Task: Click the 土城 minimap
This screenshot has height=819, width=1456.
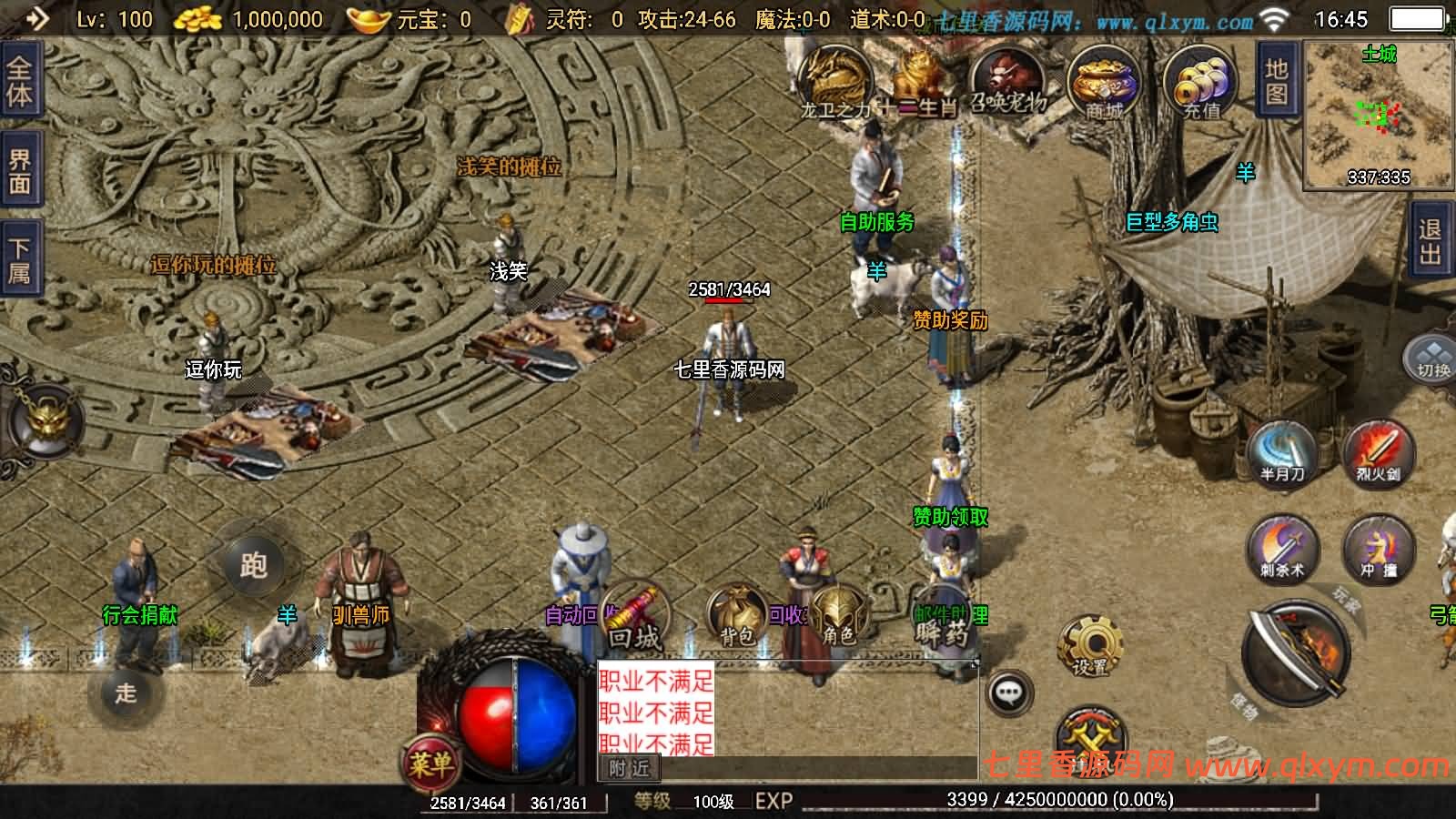Action: 1378,115
